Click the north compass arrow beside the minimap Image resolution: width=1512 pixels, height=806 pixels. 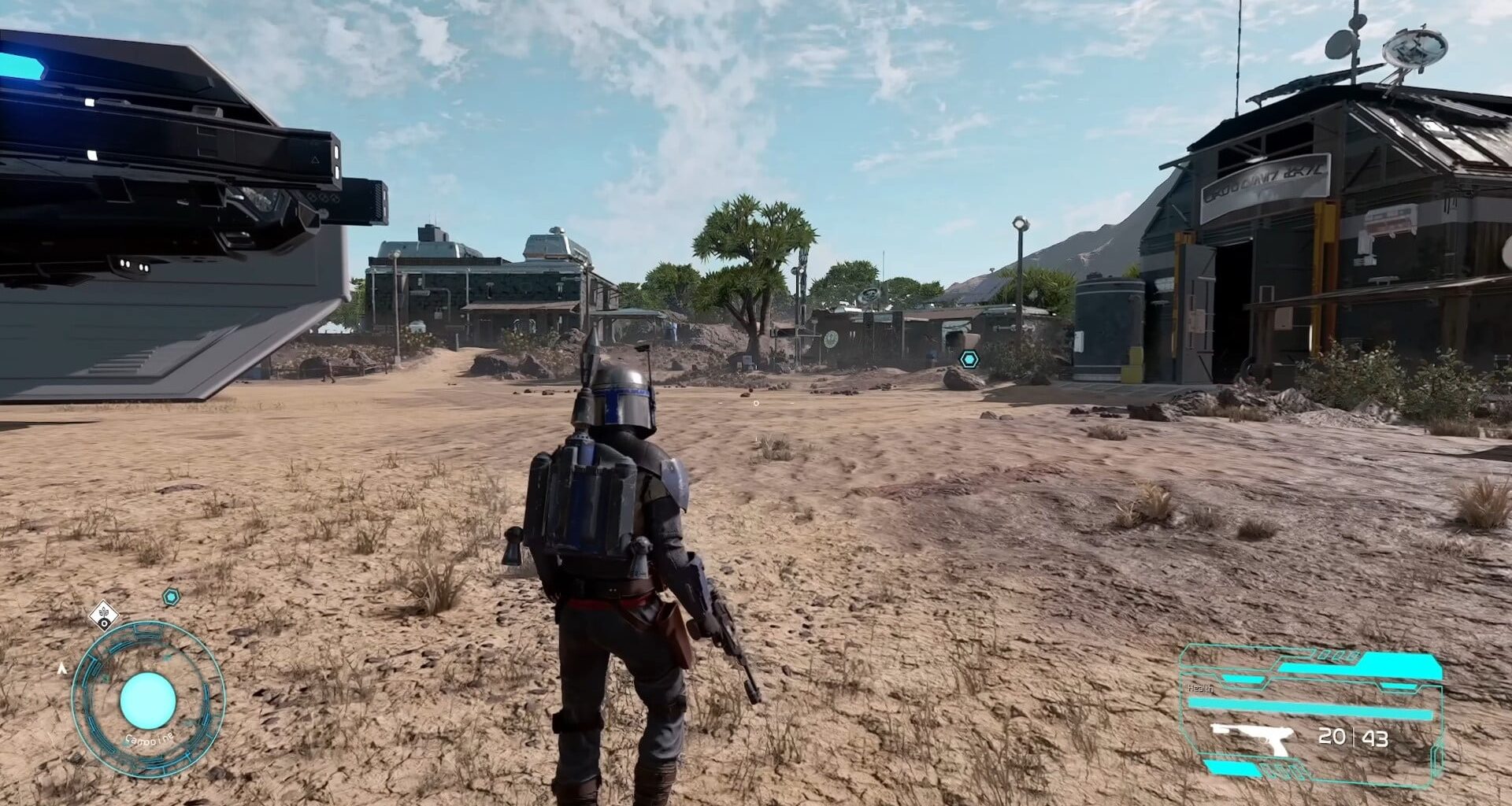click(x=62, y=669)
